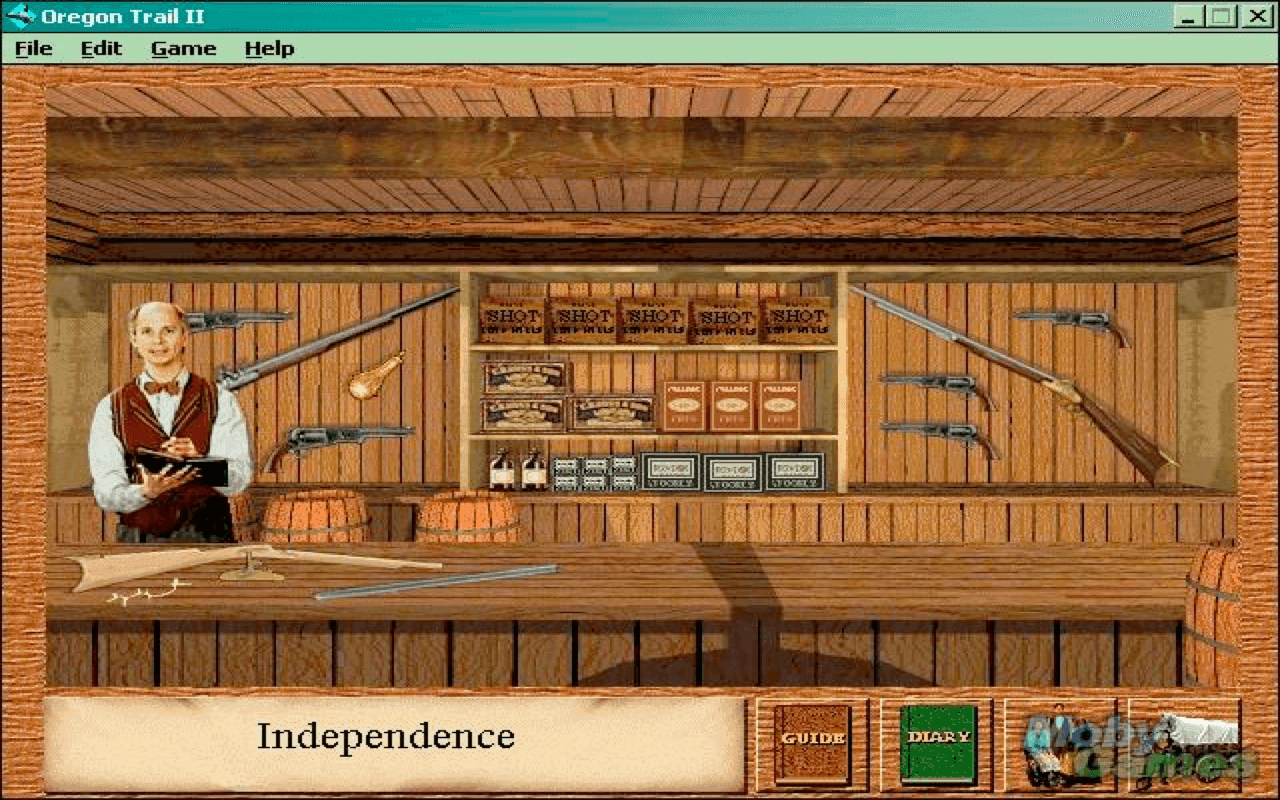This screenshot has width=1280, height=800.
Task: Open the Game menu
Action: tap(183, 47)
